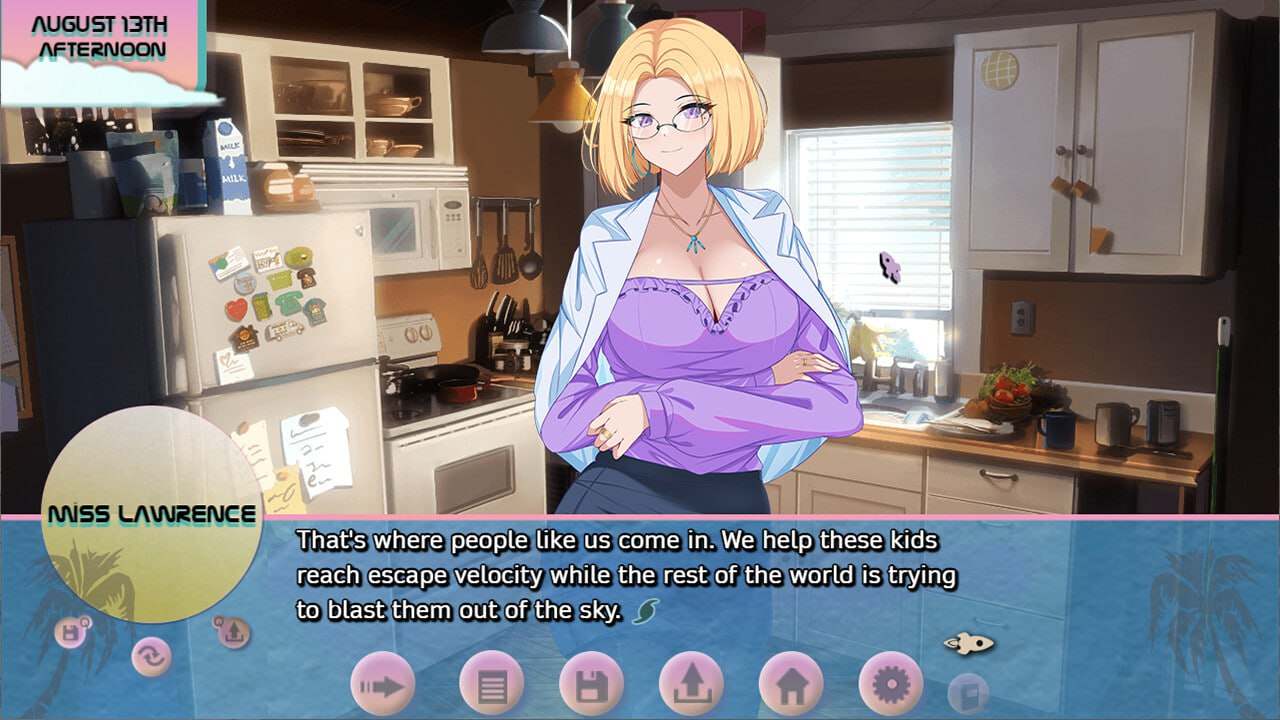Open the save game menu

click(x=591, y=685)
